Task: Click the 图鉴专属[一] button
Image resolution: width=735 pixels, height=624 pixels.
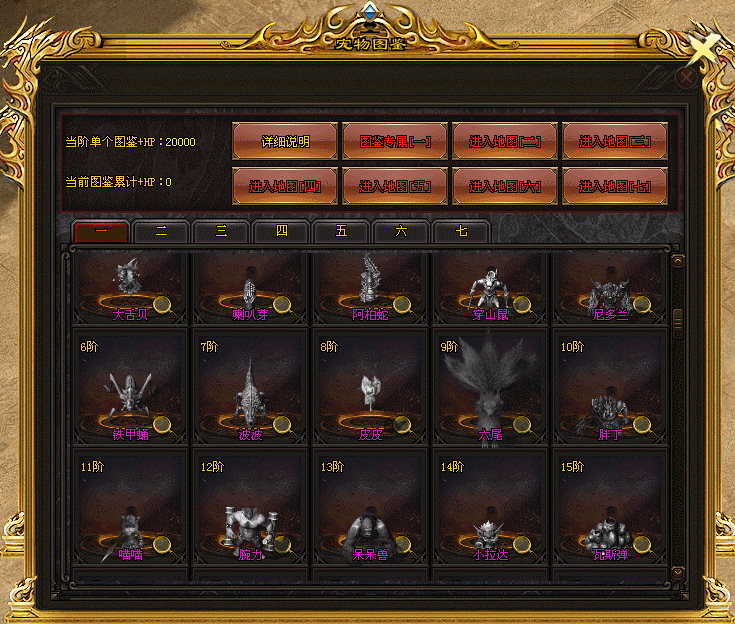Action: pos(395,141)
